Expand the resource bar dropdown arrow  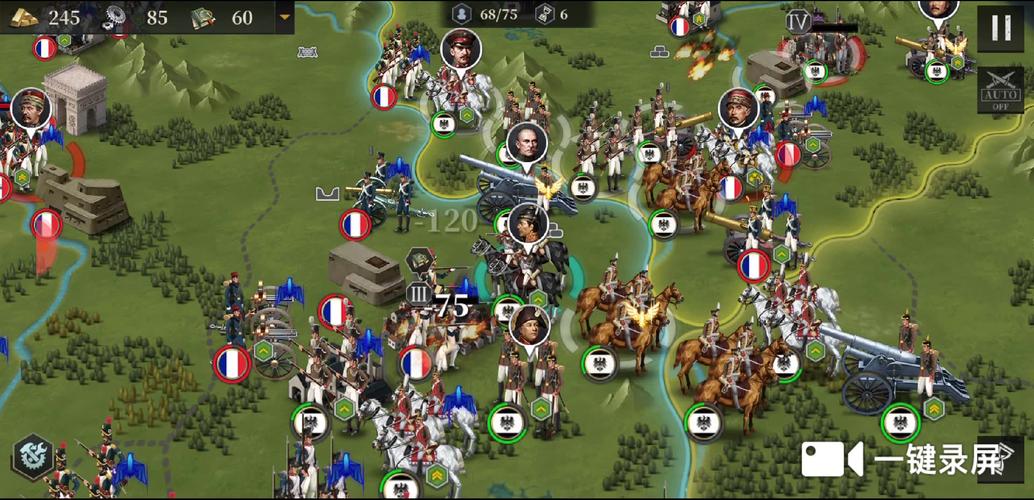286,17
